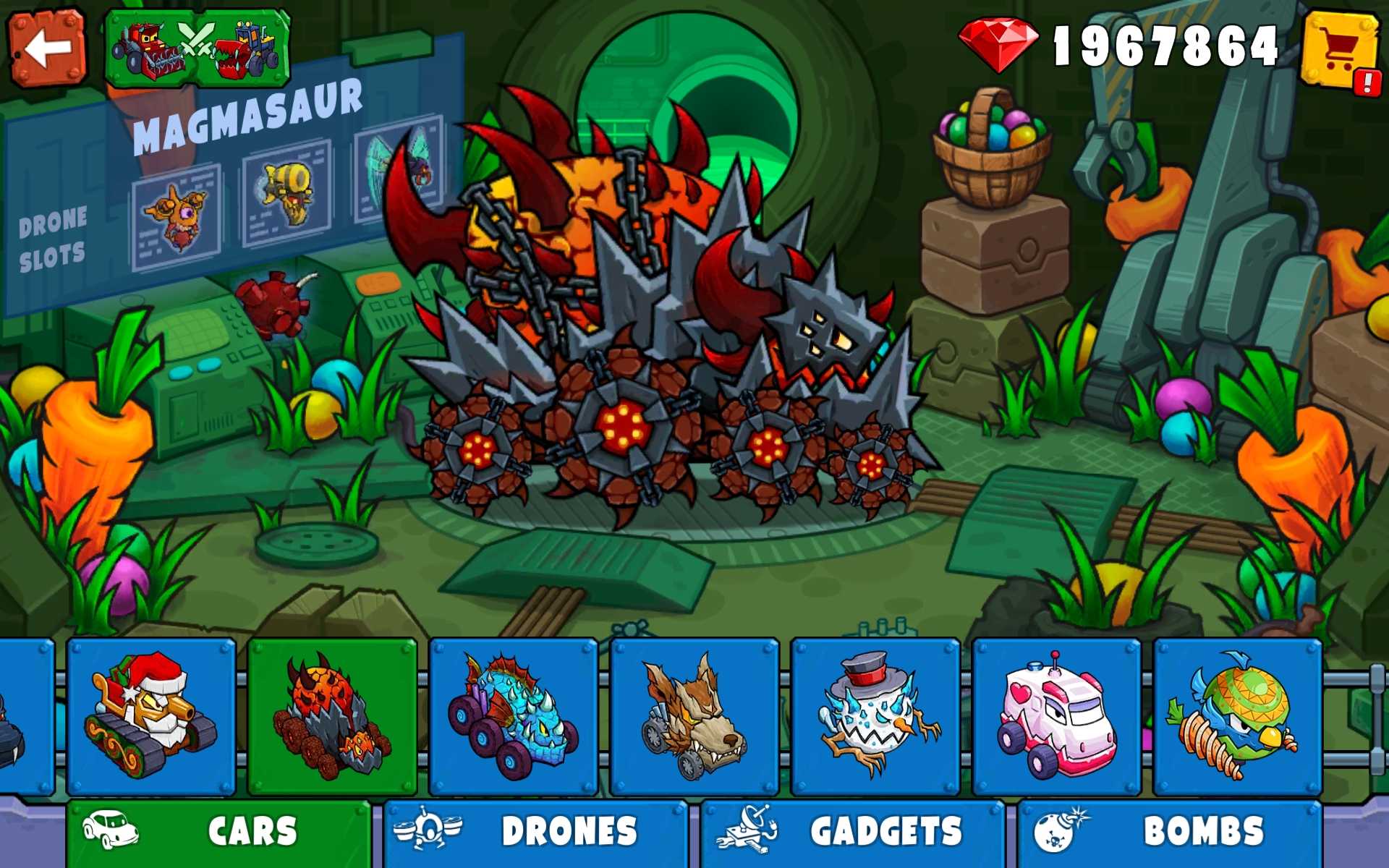
Task: Open the Gadgets tab
Action: [x=852, y=832]
